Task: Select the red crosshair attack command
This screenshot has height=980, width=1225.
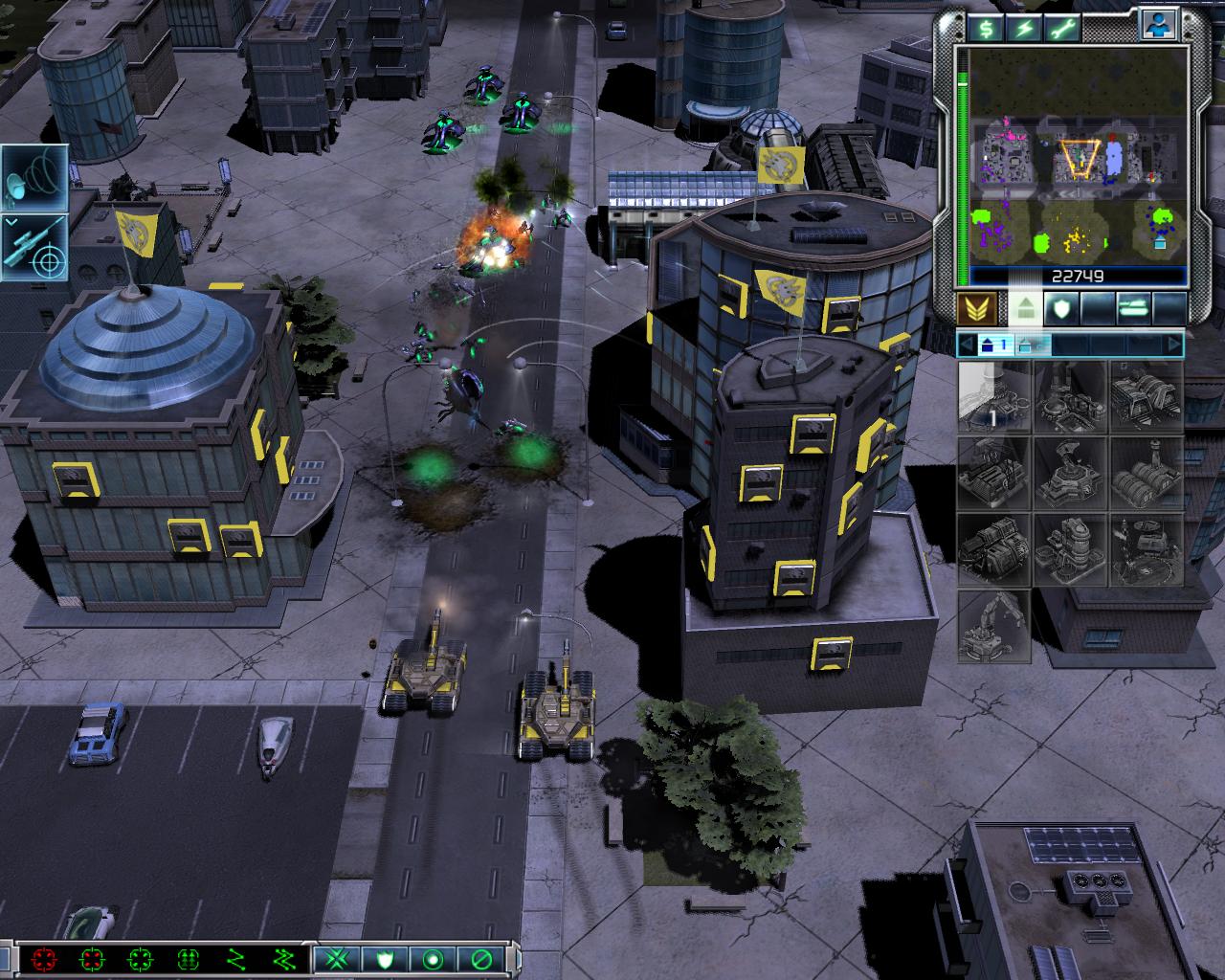Action: (44, 958)
